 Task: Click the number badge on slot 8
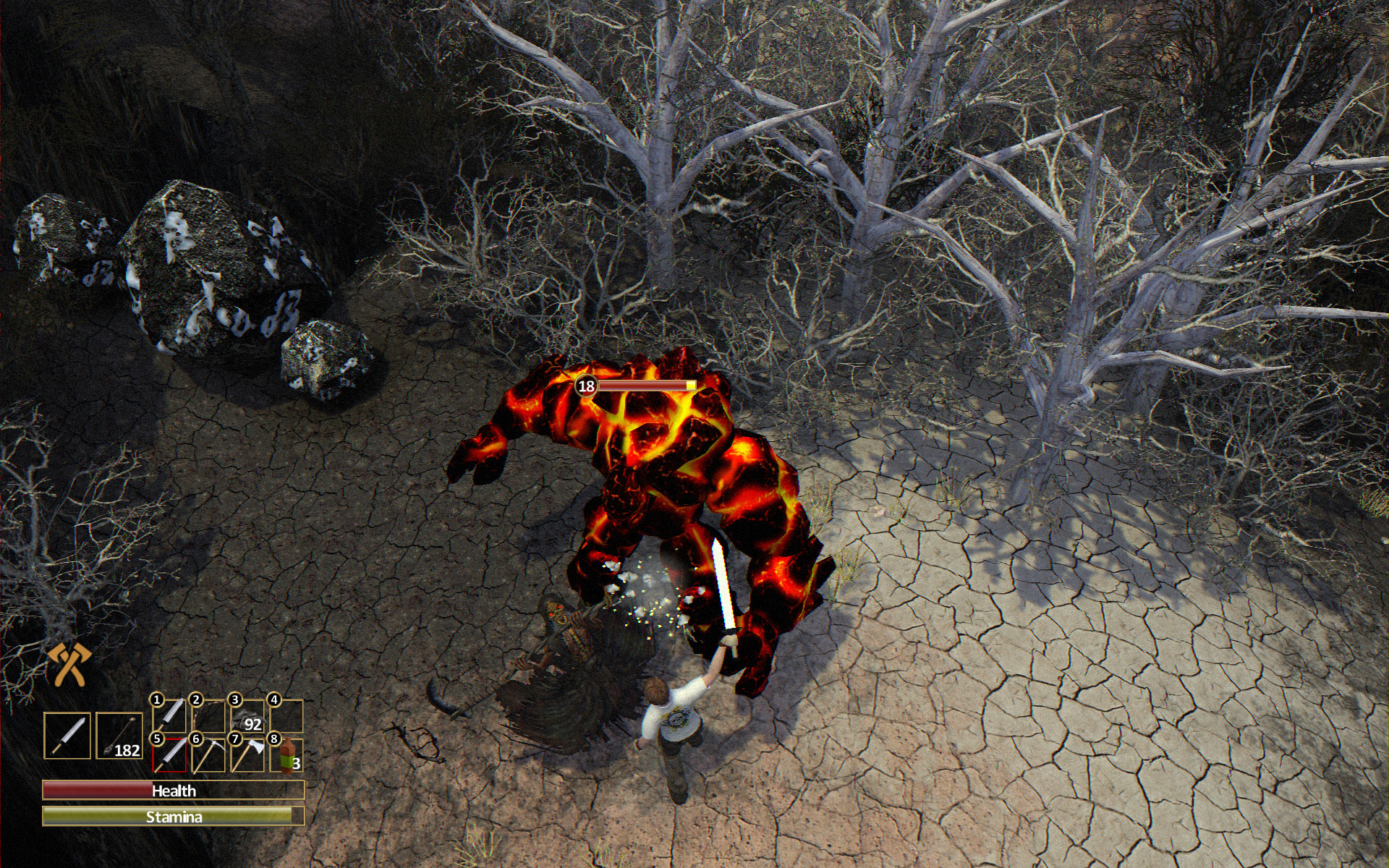click(x=273, y=739)
